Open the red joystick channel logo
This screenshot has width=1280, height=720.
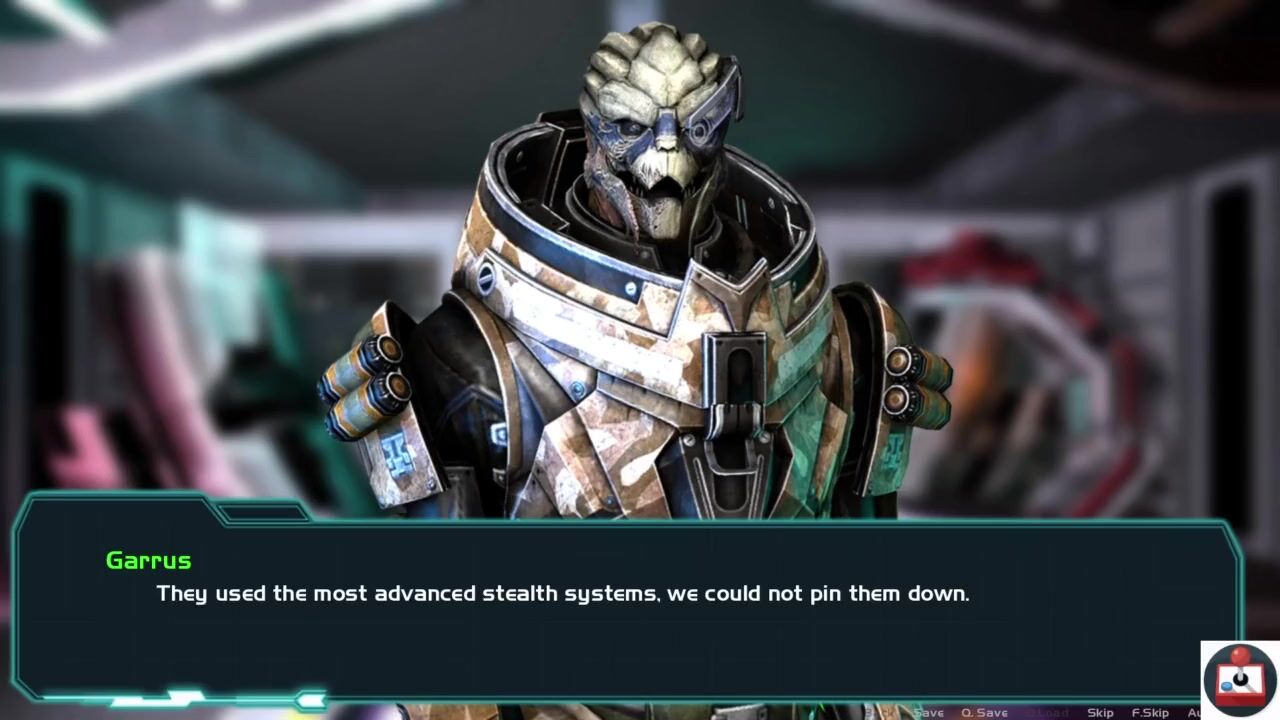(1239, 679)
